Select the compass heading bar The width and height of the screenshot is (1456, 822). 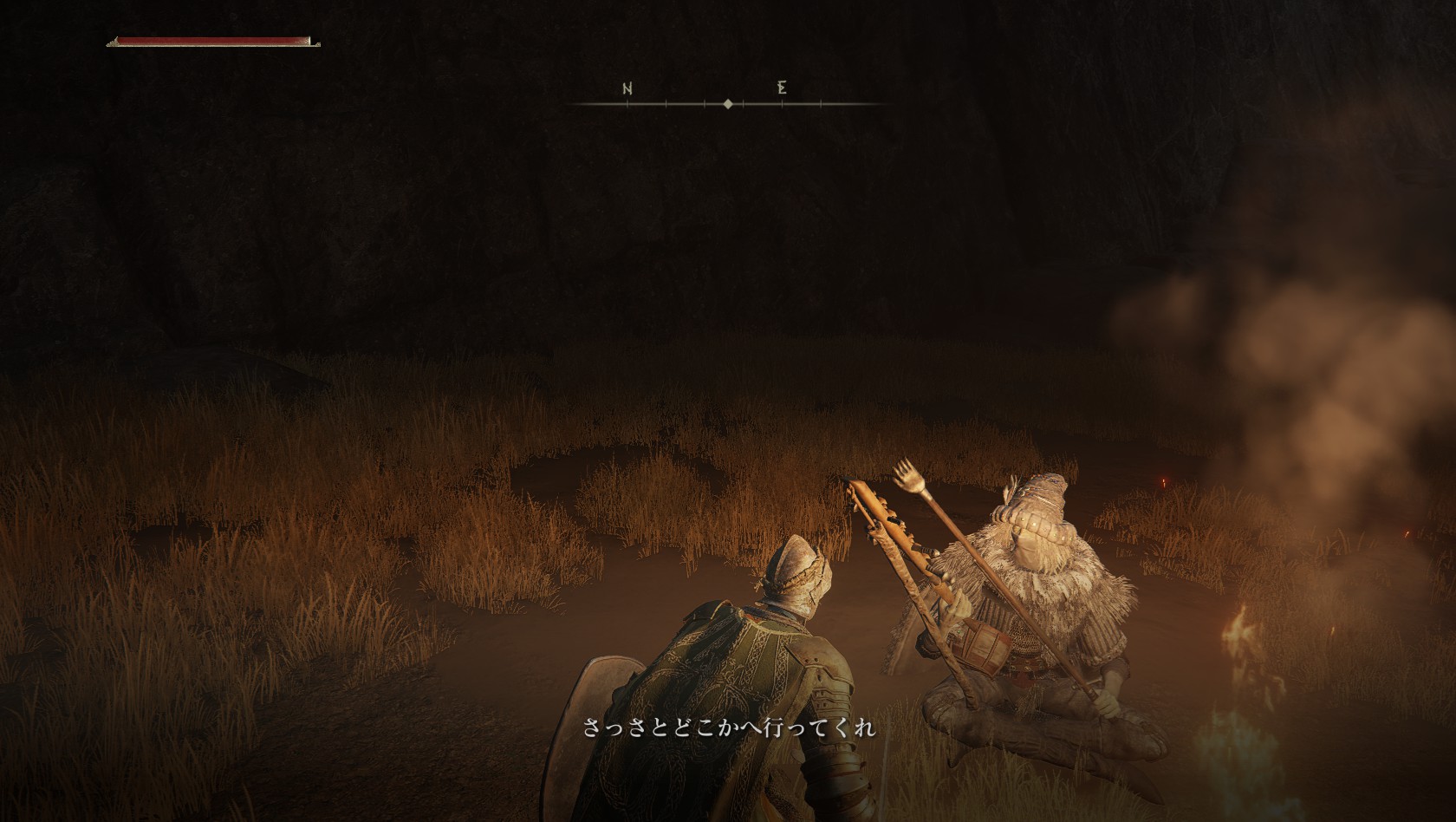[728, 103]
